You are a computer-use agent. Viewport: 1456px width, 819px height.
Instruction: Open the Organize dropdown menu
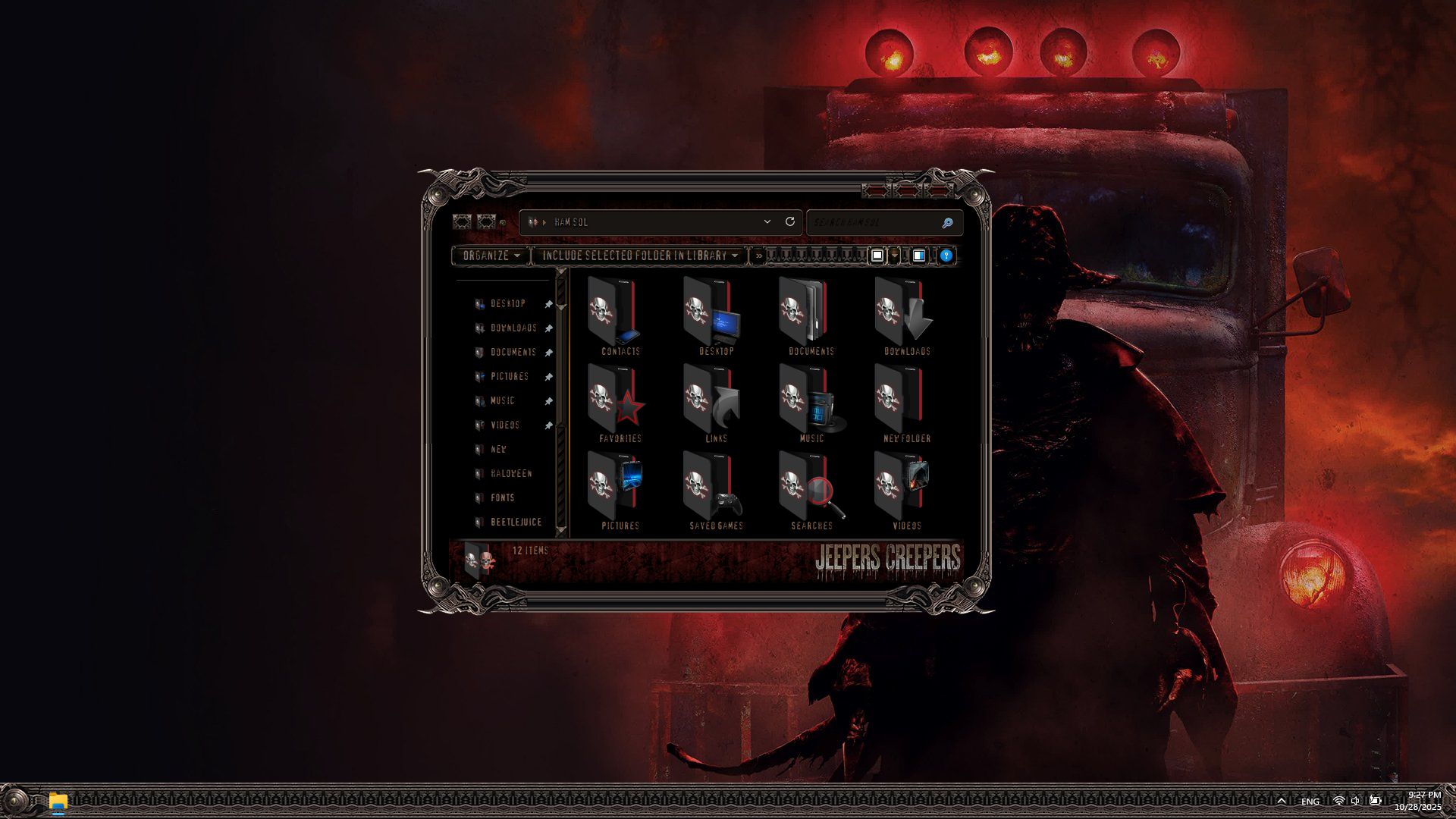pyautogui.click(x=491, y=256)
